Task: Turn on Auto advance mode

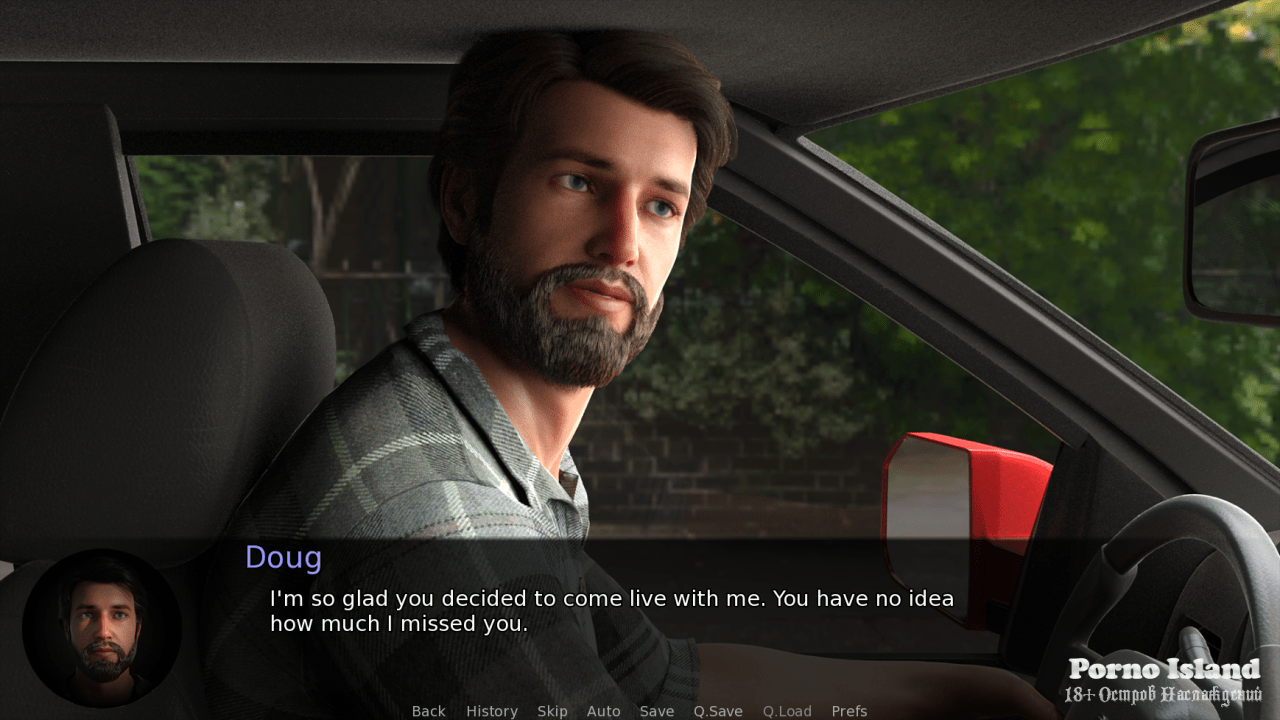Action: pos(603,711)
